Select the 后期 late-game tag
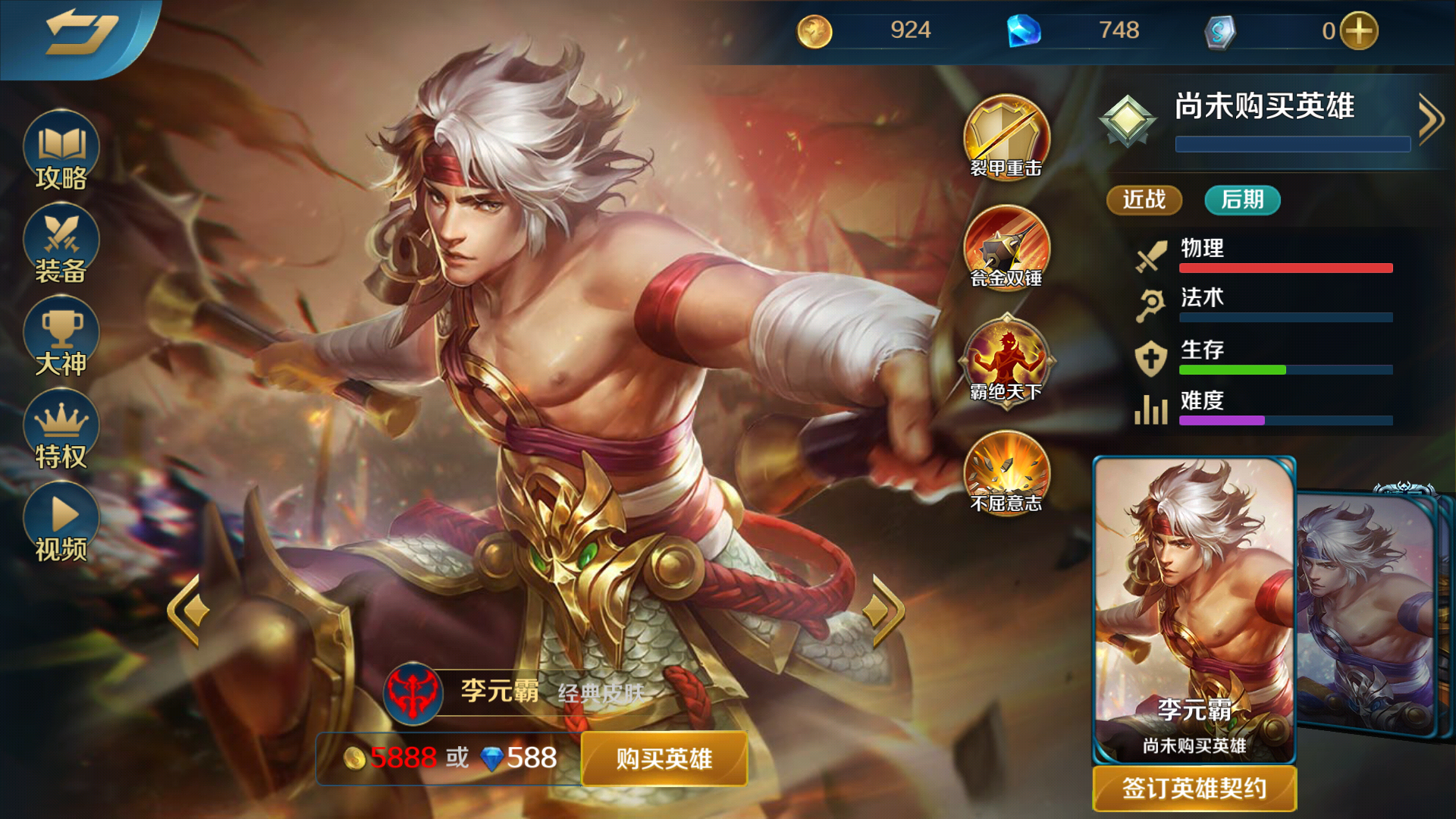The height and width of the screenshot is (819, 1456). (1241, 200)
